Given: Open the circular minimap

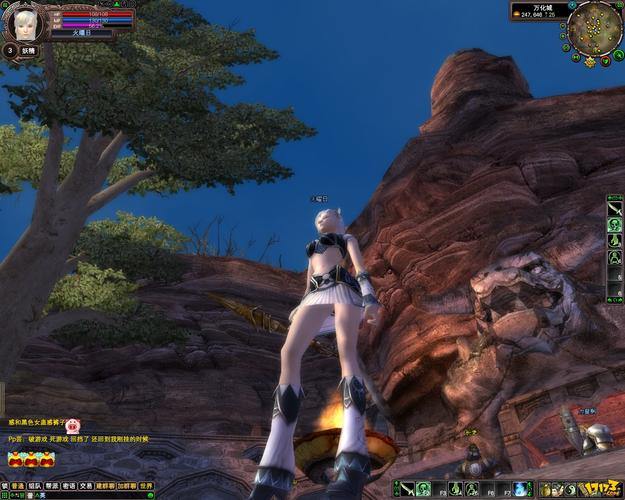Looking at the screenshot, I should click(594, 27).
